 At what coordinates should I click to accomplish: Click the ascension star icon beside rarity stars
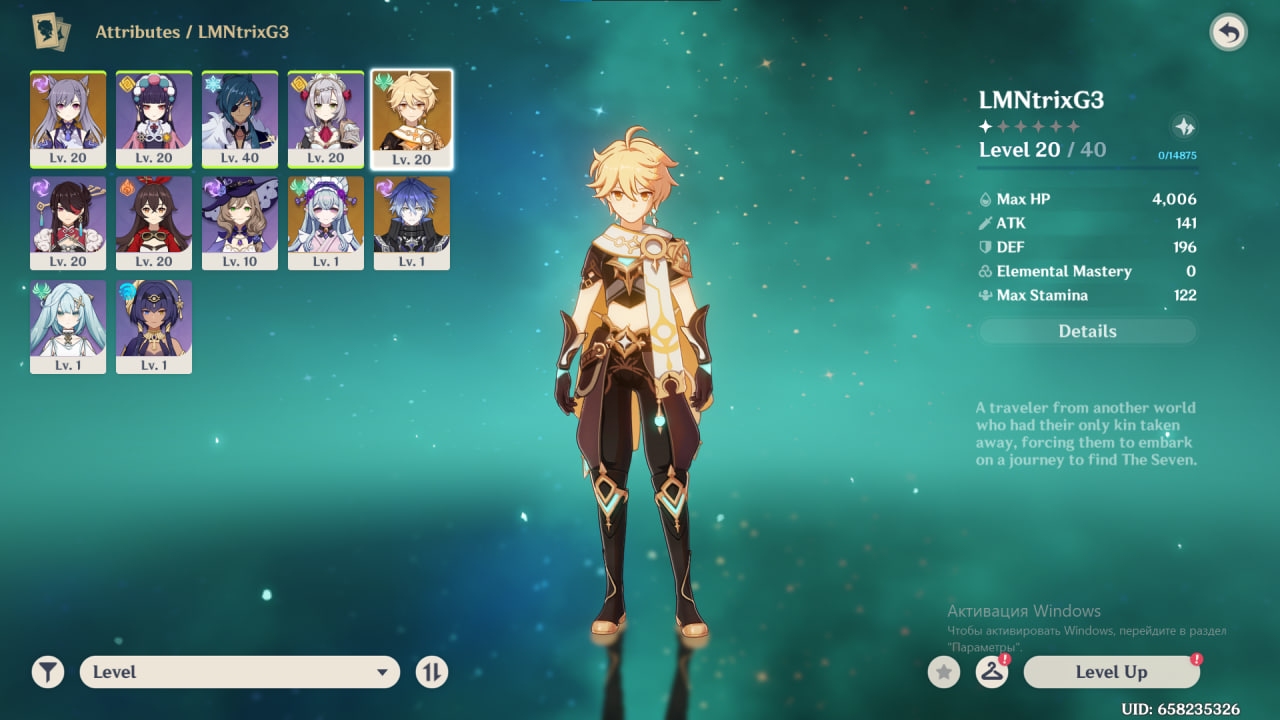pyautogui.click(x=1183, y=127)
